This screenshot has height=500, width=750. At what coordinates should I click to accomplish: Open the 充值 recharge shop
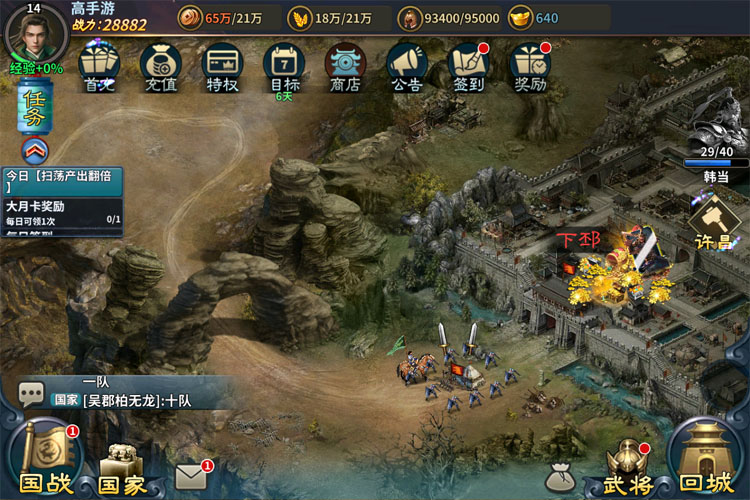[160, 66]
